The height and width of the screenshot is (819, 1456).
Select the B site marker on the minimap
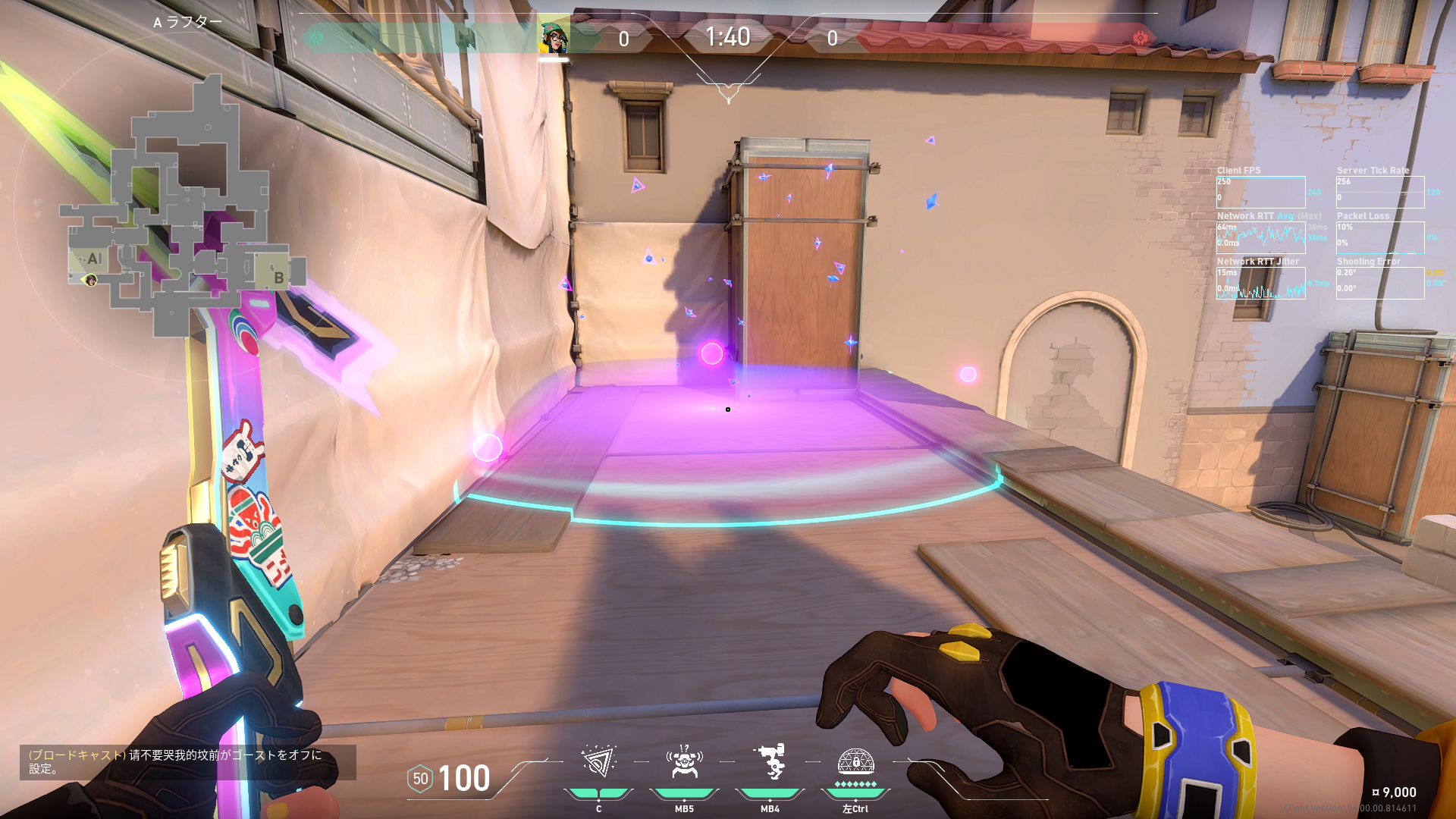click(278, 278)
